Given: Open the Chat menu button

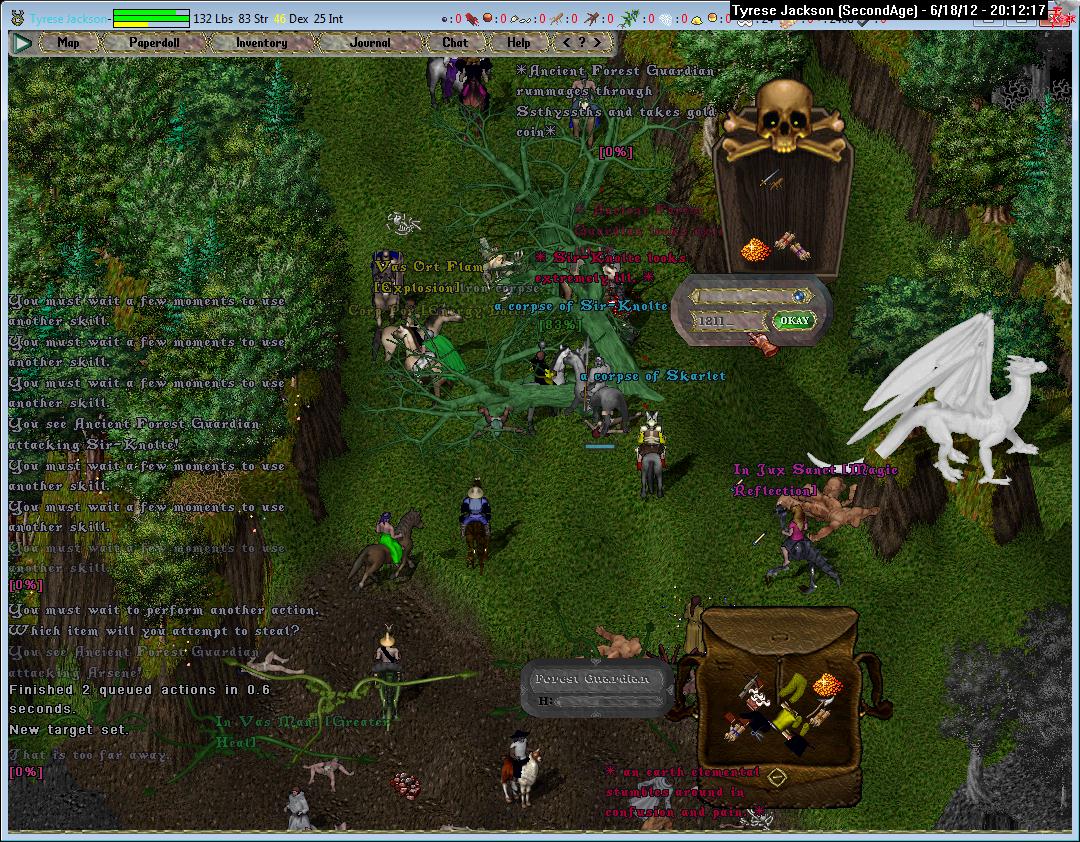Looking at the screenshot, I should [x=455, y=43].
